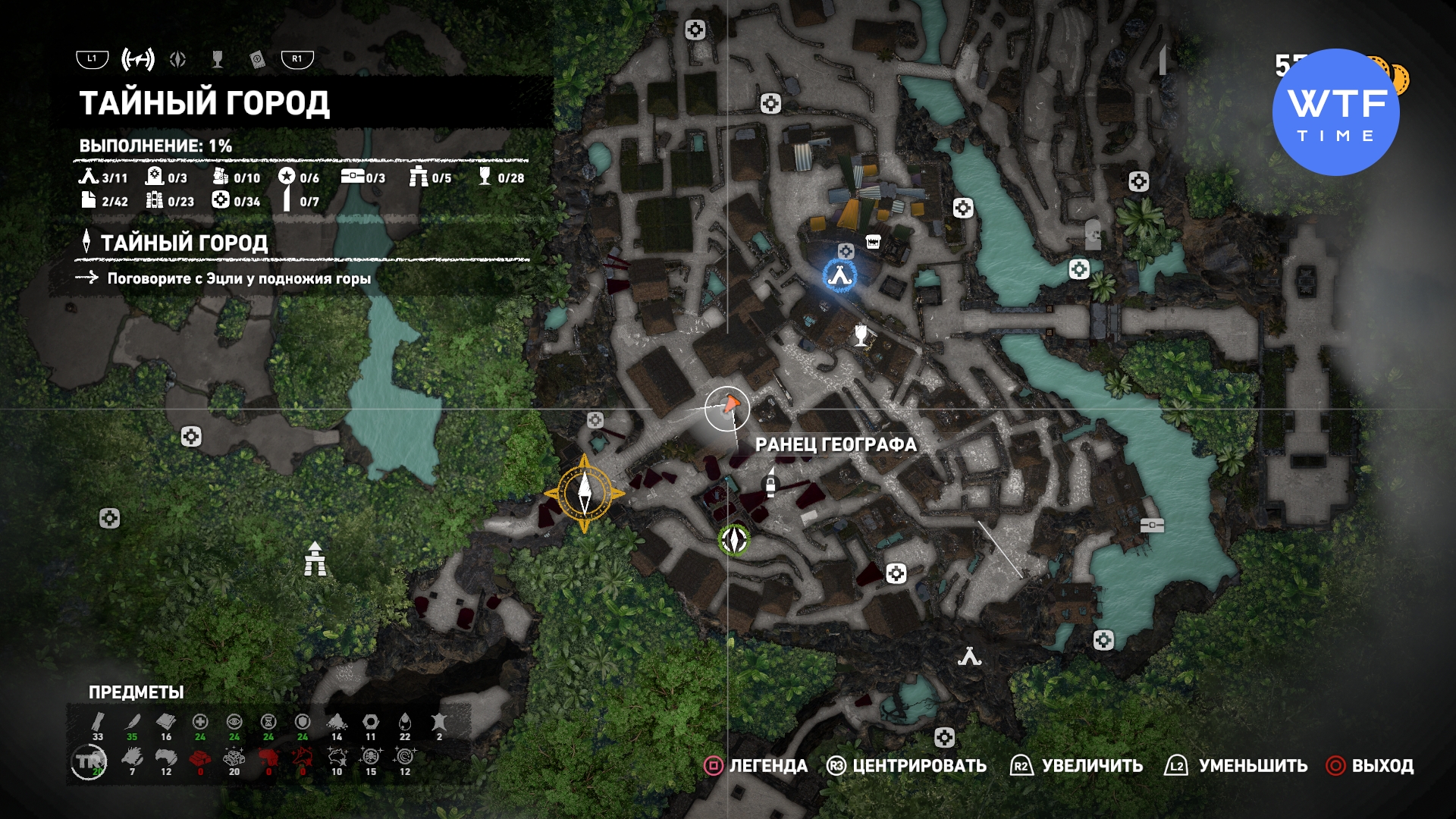Select the treasure chest marker by the water

click(1152, 525)
